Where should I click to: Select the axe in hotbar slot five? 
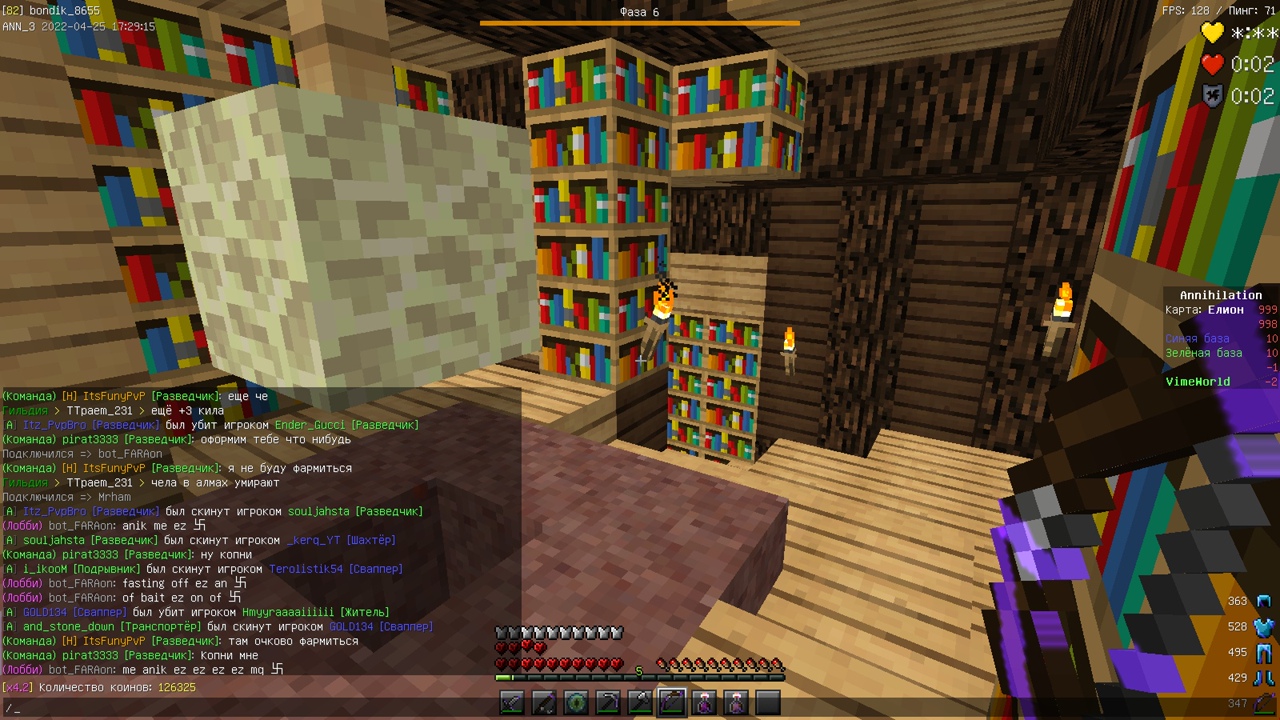641,702
